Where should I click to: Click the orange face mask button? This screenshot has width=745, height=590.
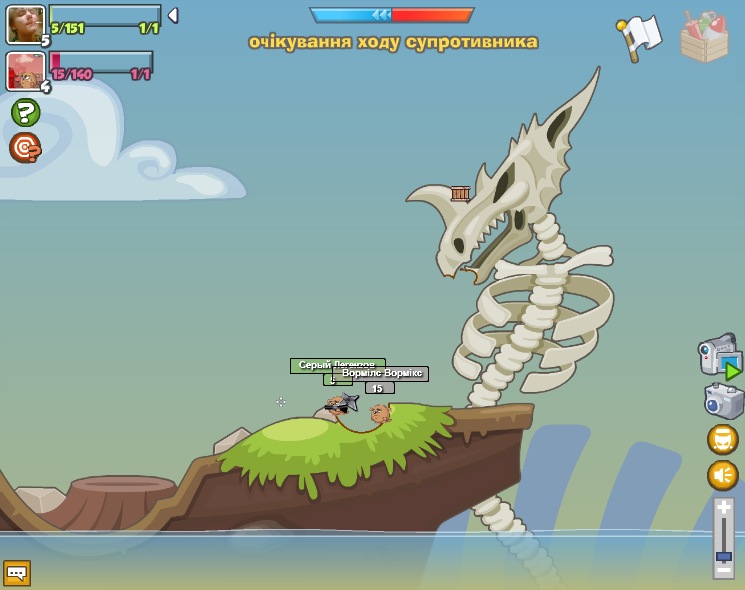click(x=723, y=439)
